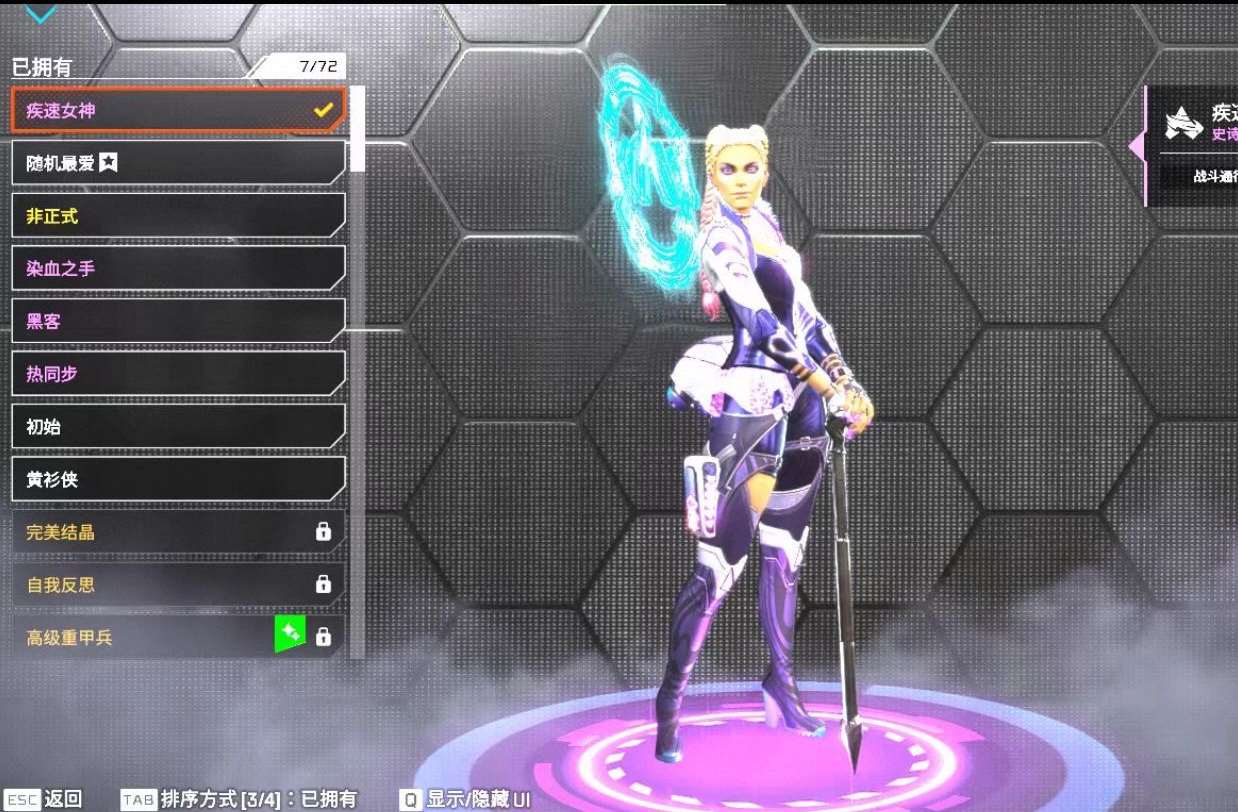The image size is (1238, 812).
Task: Change the 排序方式 sort order
Action: click(238, 799)
